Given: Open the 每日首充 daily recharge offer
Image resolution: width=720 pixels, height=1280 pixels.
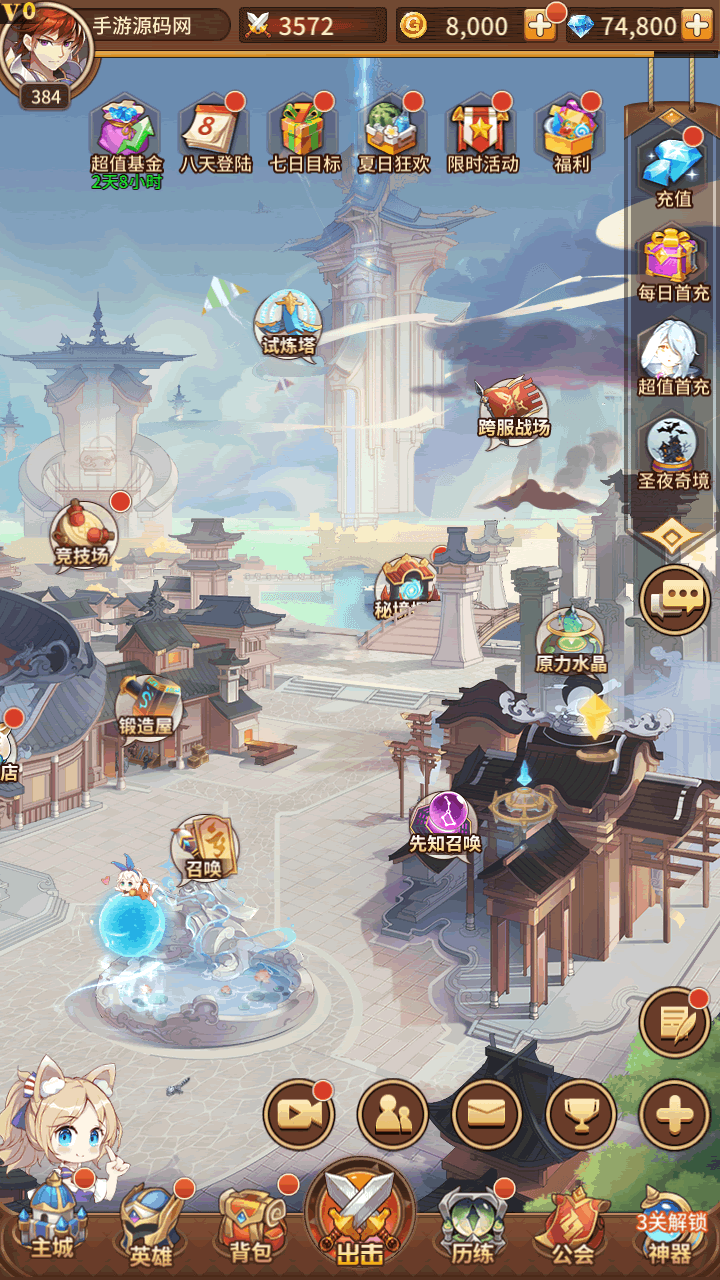Looking at the screenshot, I should pyautogui.click(x=673, y=260).
